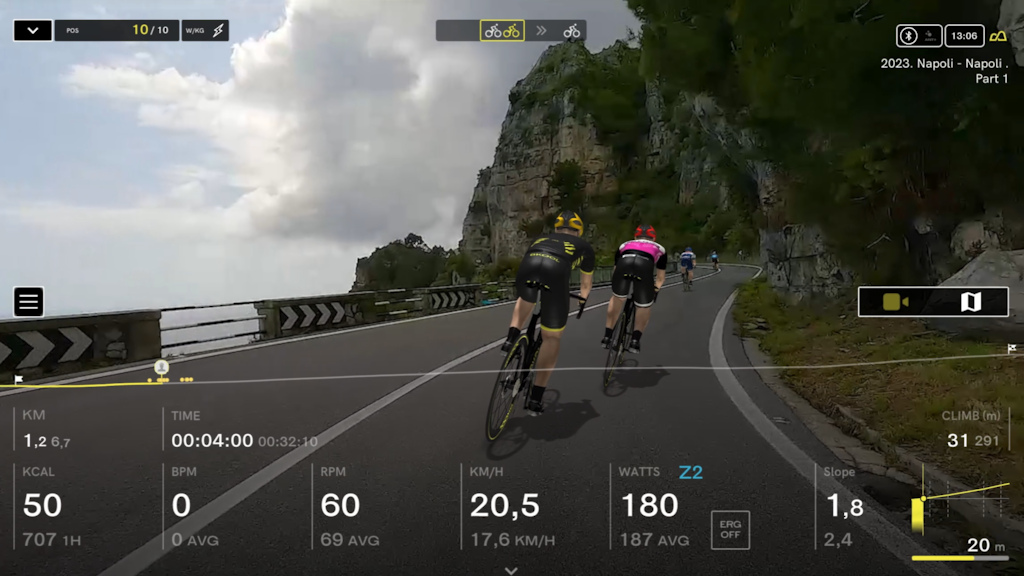Click the finish flag on the route profile
This screenshot has width=1024, height=576.
(x=1012, y=349)
